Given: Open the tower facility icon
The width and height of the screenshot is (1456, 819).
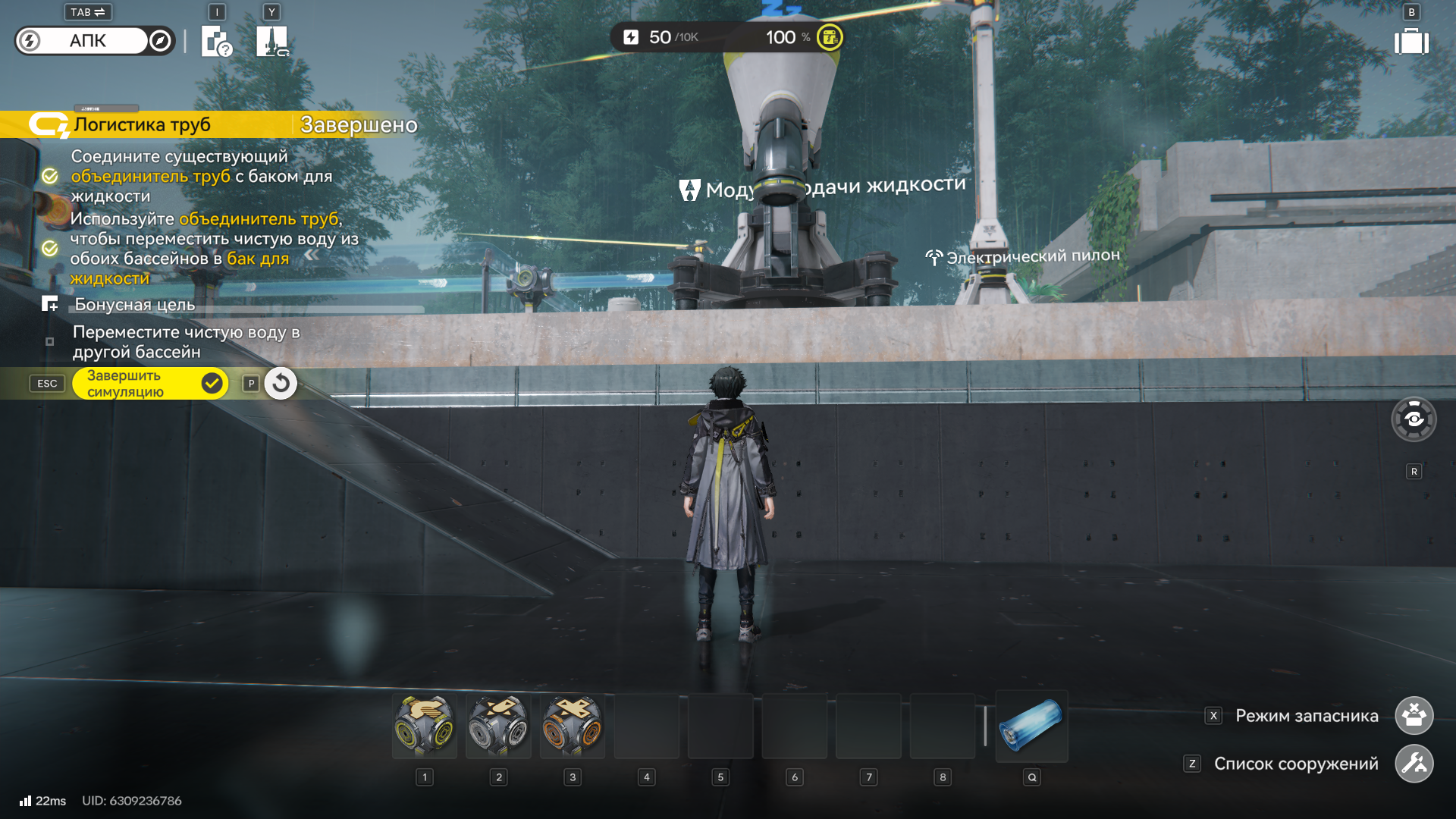Looking at the screenshot, I should [x=271, y=41].
